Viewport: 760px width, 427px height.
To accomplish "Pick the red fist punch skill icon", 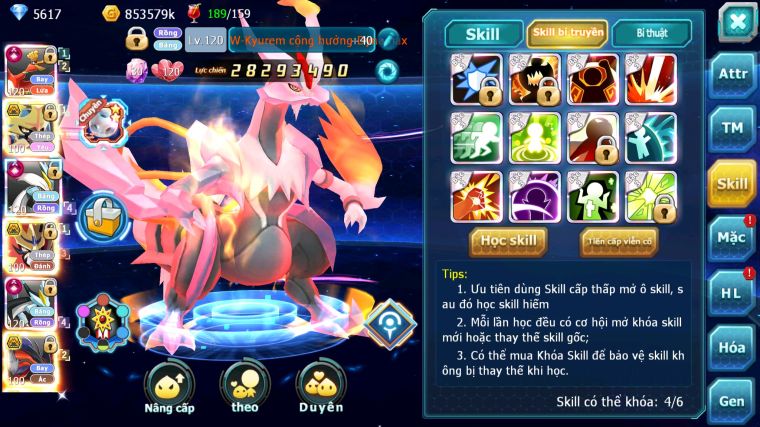I will click(x=476, y=196).
